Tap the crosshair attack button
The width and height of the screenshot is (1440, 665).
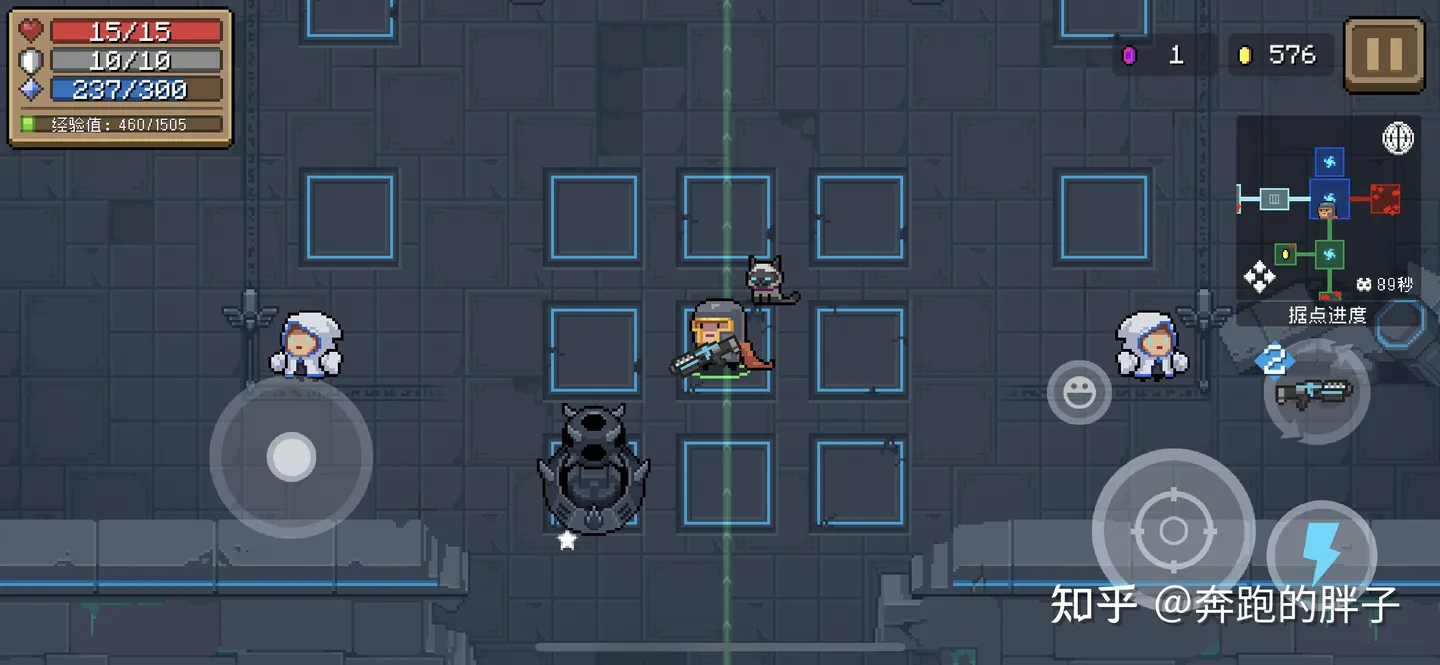coord(1173,529)
